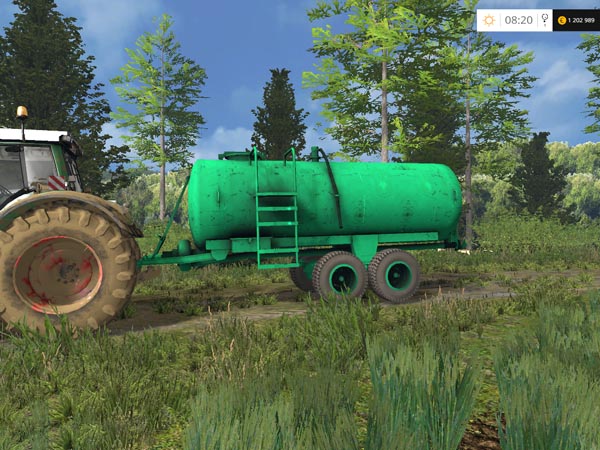
Task: Click the euro coin money icon
Action: (562, 20)
